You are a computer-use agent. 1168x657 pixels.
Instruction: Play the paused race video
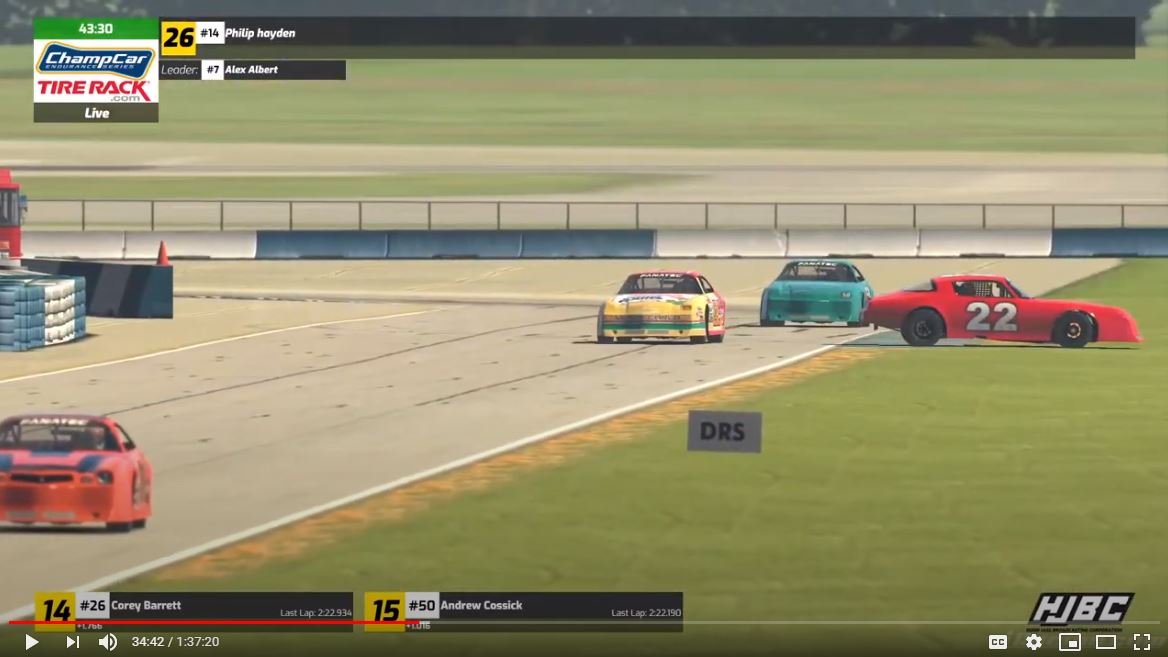pos(32,642)
